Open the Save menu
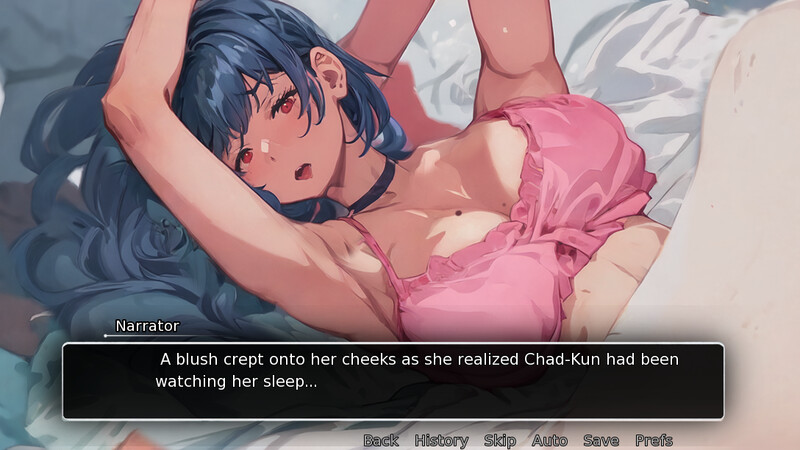This screenshot has height=450, width=800. (601, 440)
